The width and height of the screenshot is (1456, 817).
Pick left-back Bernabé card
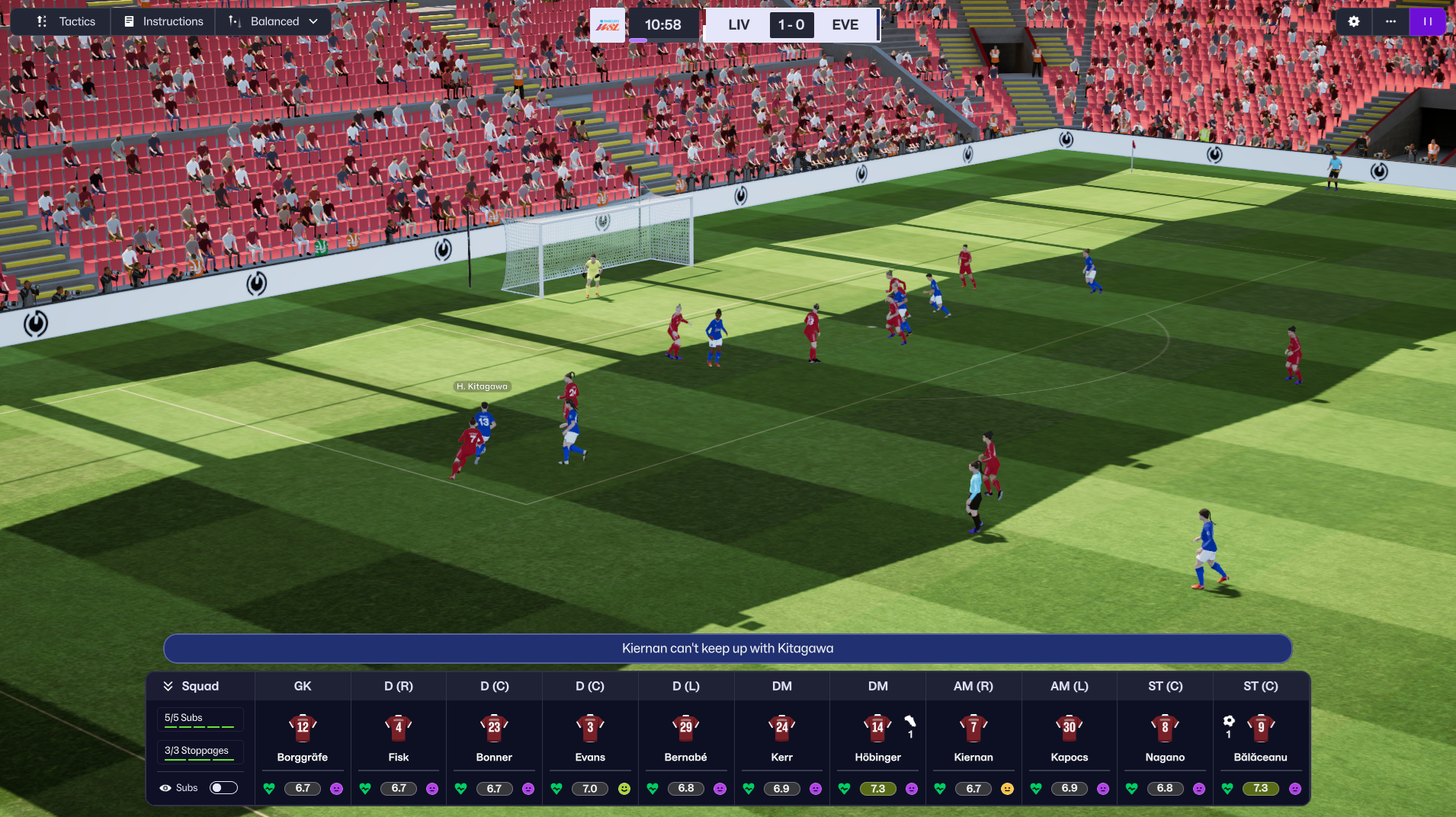tap(686, 738)
